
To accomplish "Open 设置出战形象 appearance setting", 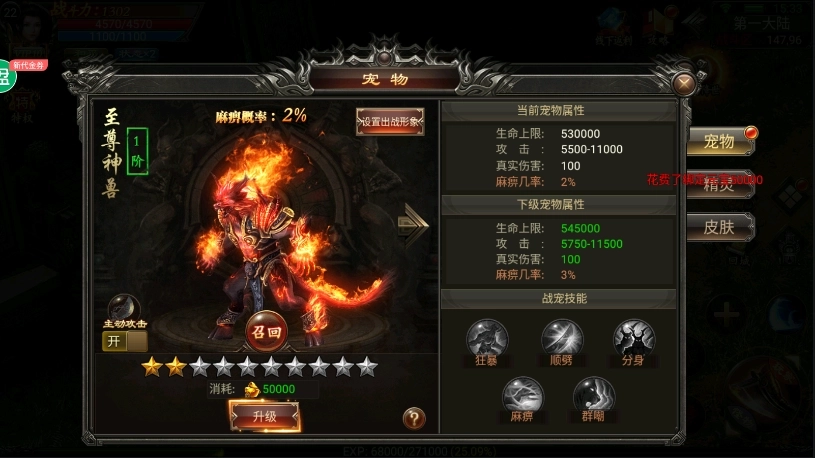I will pyautogui.click(x=390, y=121).
